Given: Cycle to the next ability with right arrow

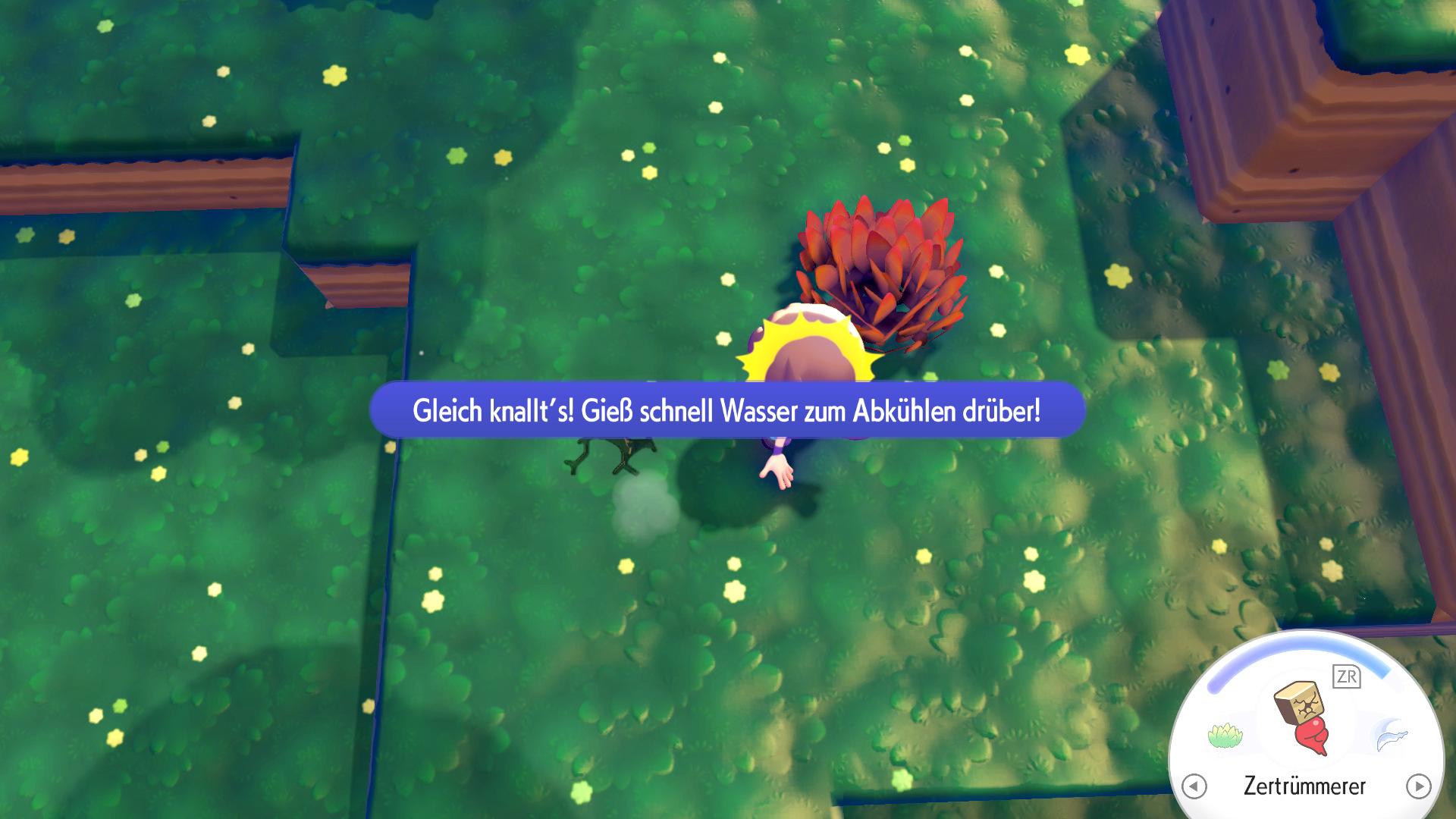Looking at the screenshot, I should tap(1418, 786).
